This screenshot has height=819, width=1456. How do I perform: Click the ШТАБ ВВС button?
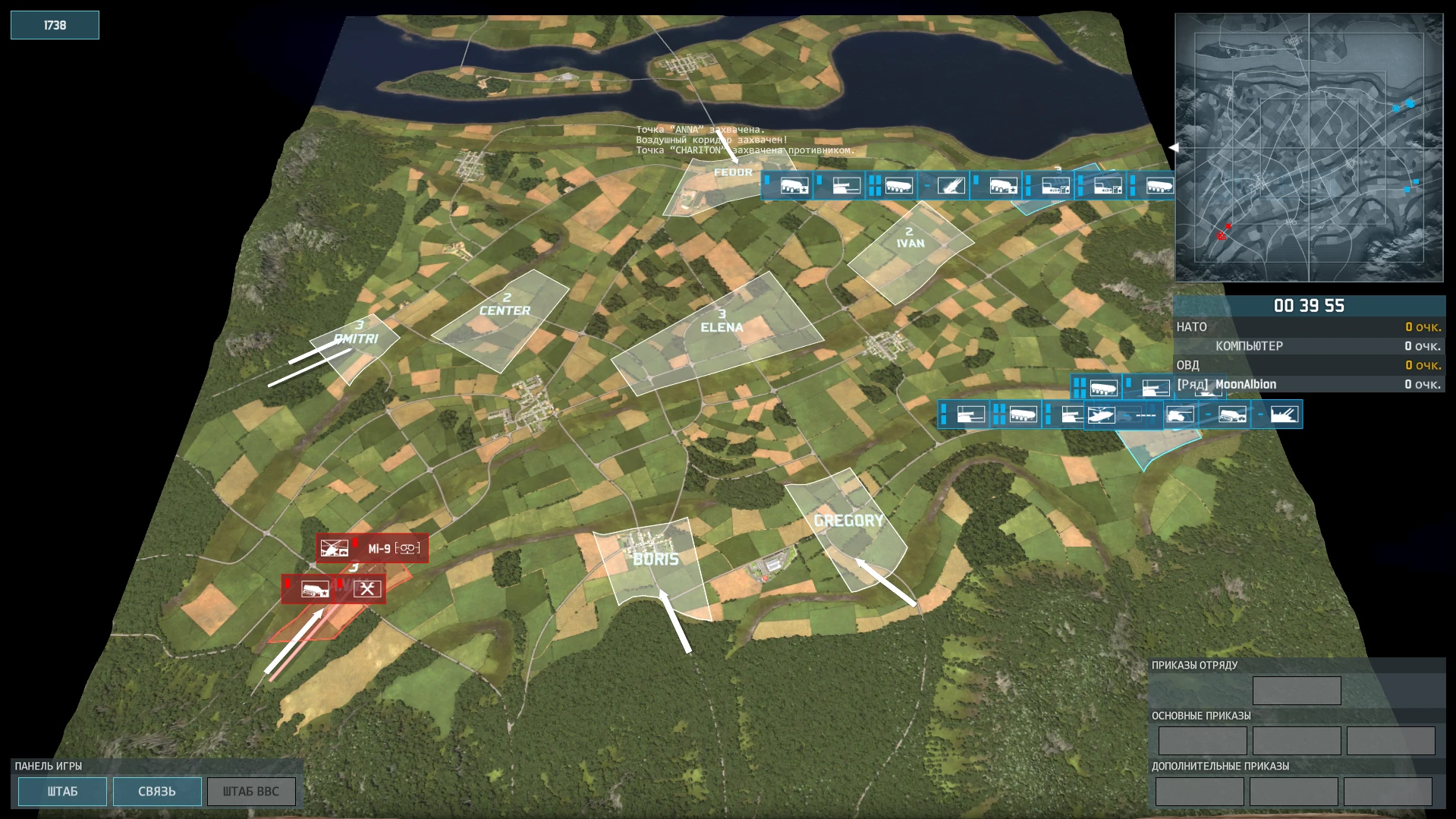[x=251, y=791]
